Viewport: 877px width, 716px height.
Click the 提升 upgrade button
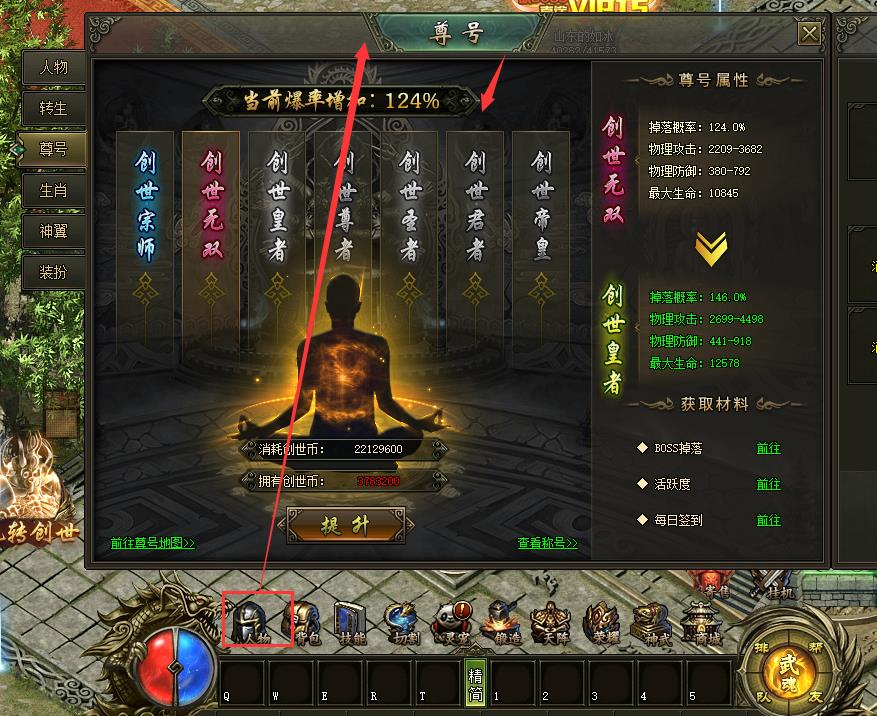[x=346, y=526]
